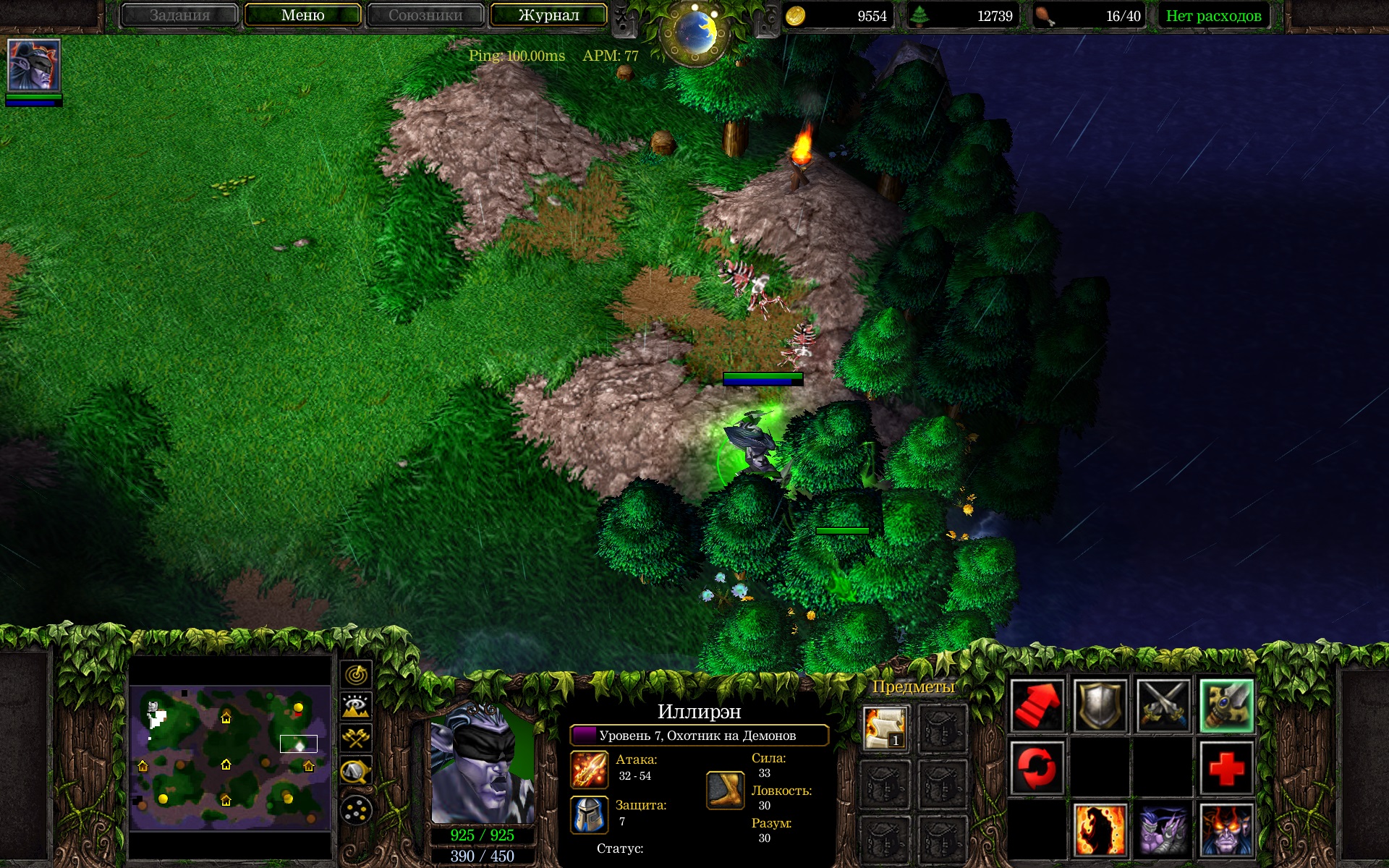
Task: Toggle minimap terrain display button
Action: tap(356, 707)
